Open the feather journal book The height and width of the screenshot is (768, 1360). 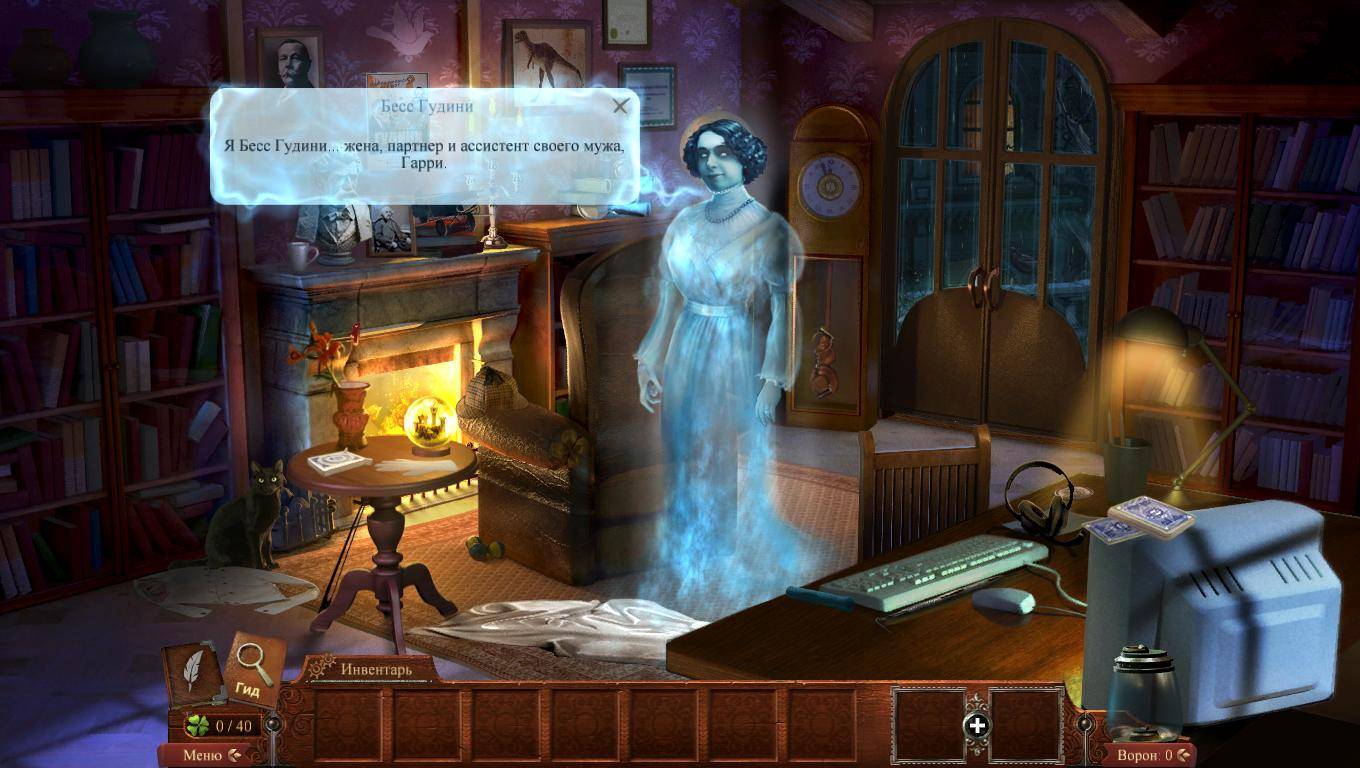pyautogui.click(x=192, y=673)
